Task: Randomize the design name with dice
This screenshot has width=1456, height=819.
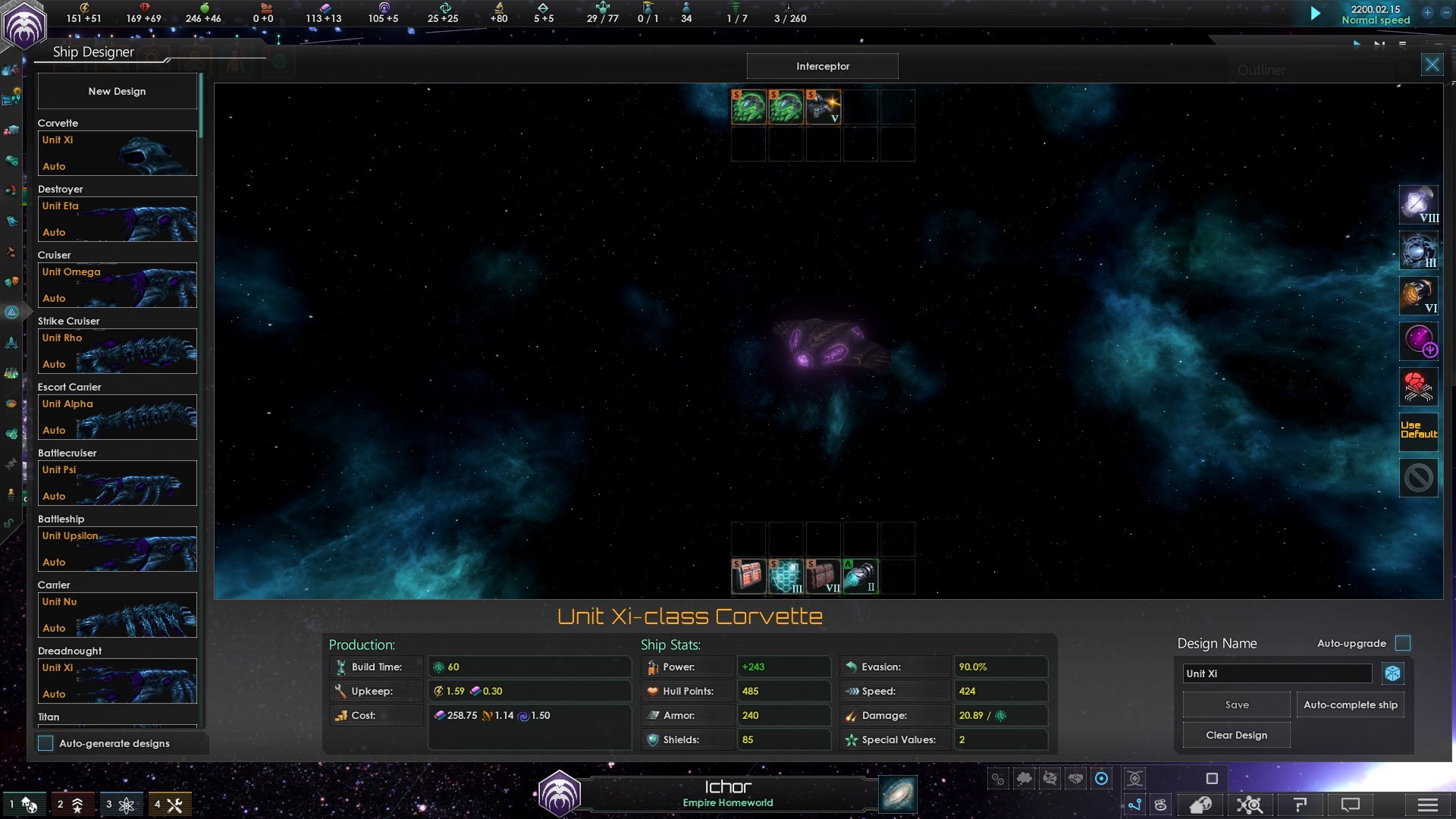Action: 1392,673
